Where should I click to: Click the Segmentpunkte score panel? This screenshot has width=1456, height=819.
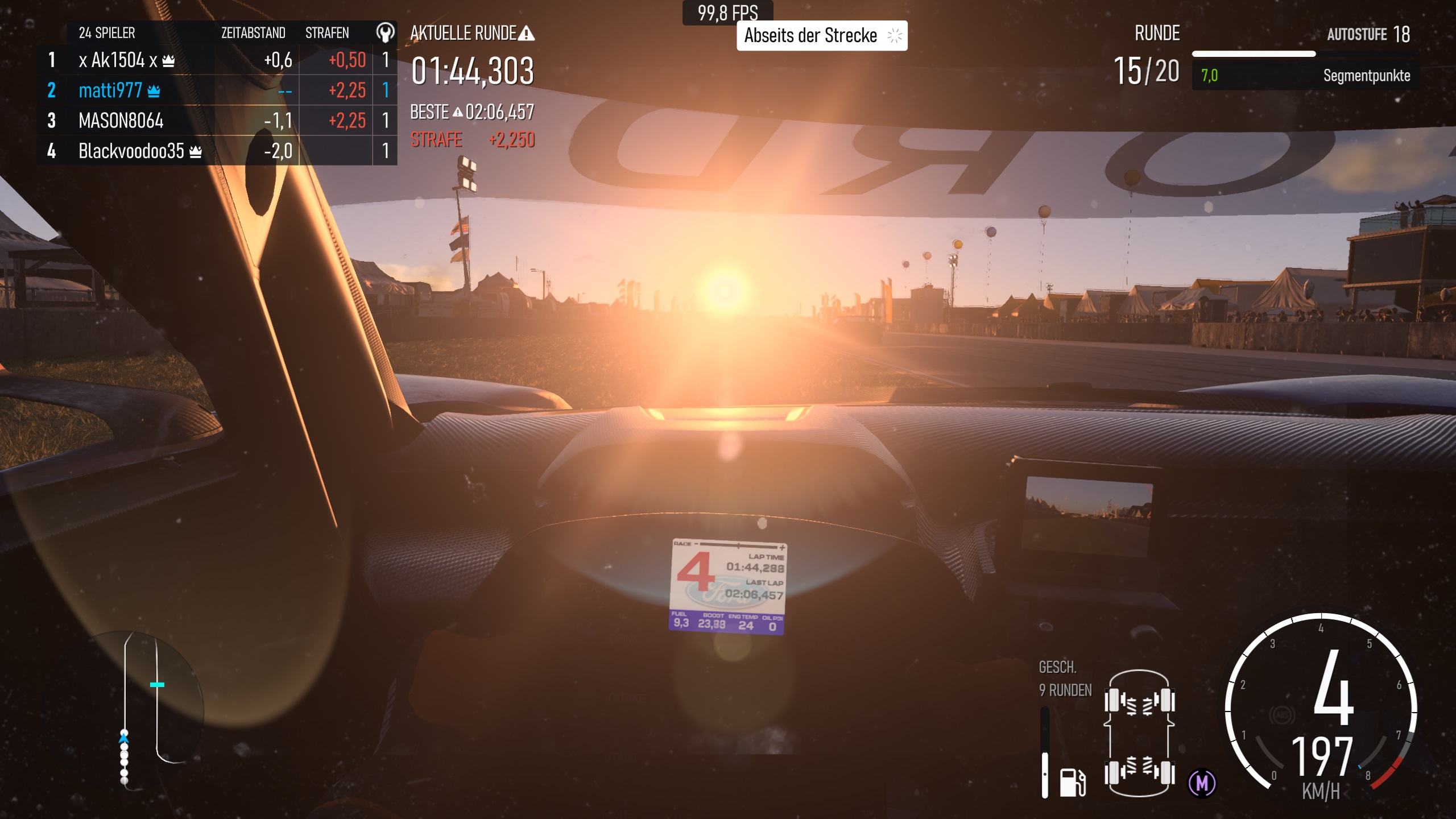[x=1305, y=76]
